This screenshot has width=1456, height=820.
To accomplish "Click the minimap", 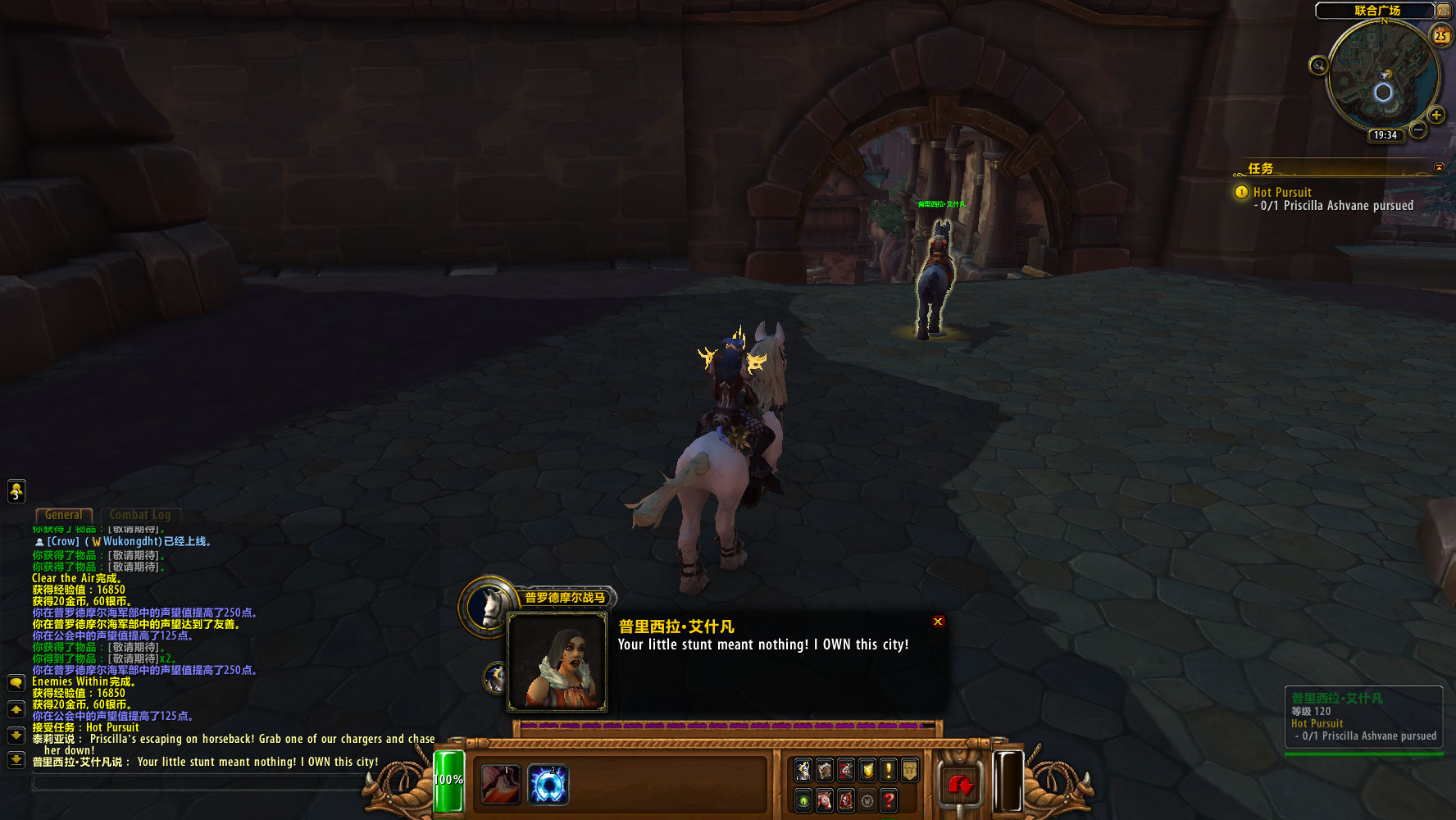I will coord(1383,75).
